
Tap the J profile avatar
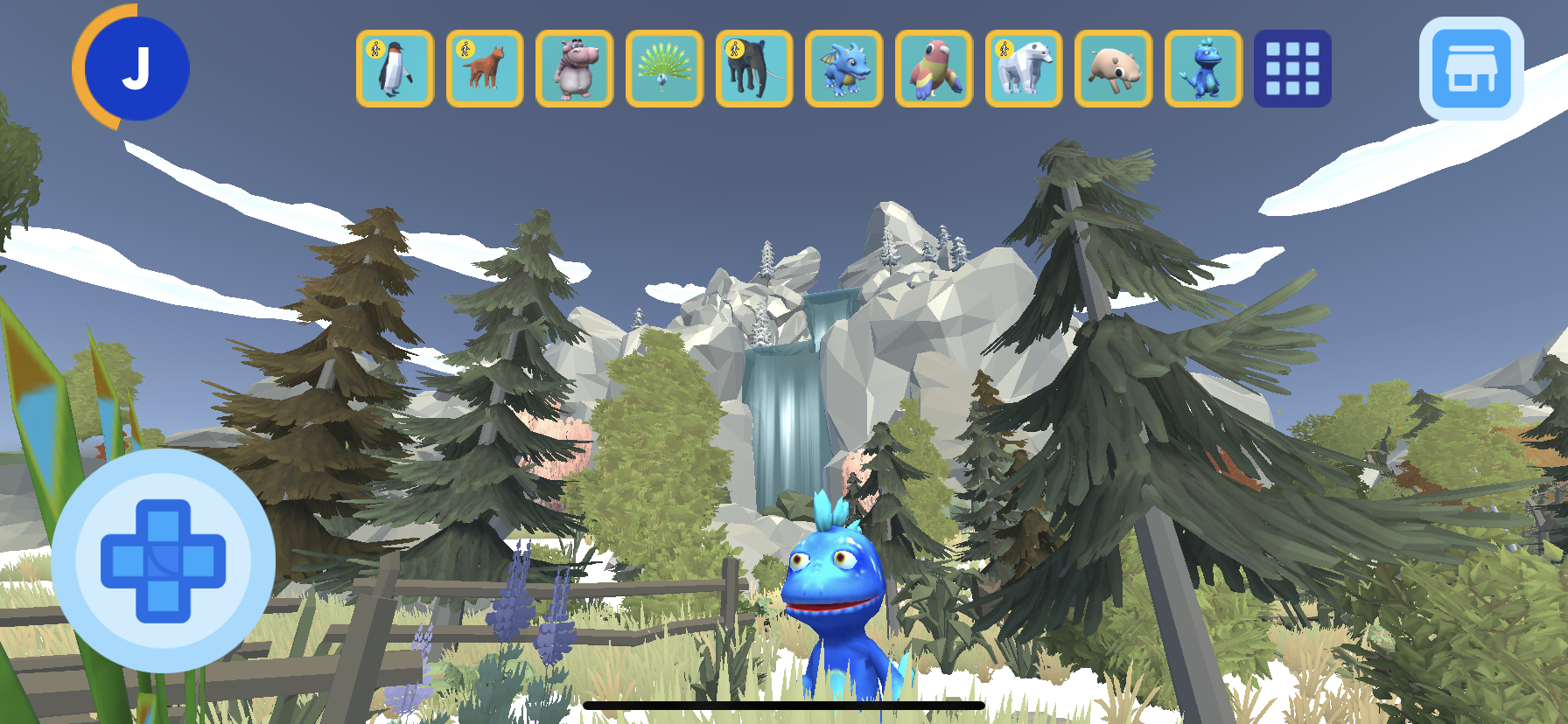pyautogui.click(x=136, y=68)
